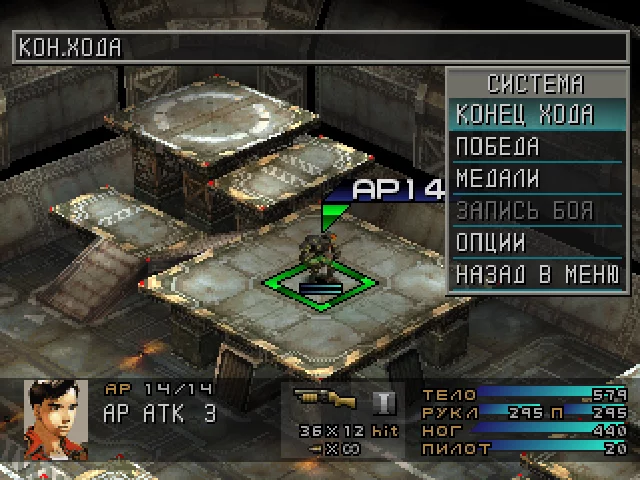Click the pilot portrait
The height and width of the screenshot is (480, 640).
[49, 414]
